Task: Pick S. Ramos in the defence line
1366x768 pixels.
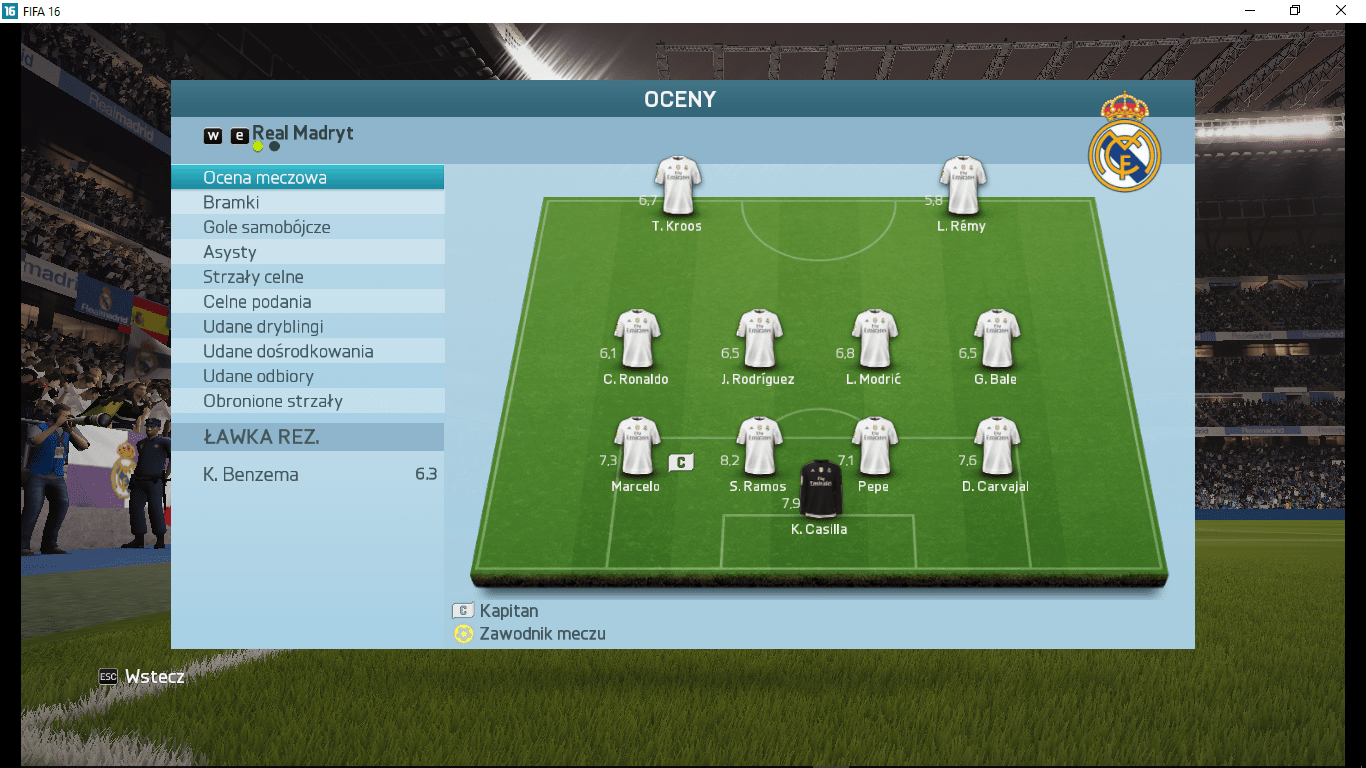Action: click(x=758, y=446)
